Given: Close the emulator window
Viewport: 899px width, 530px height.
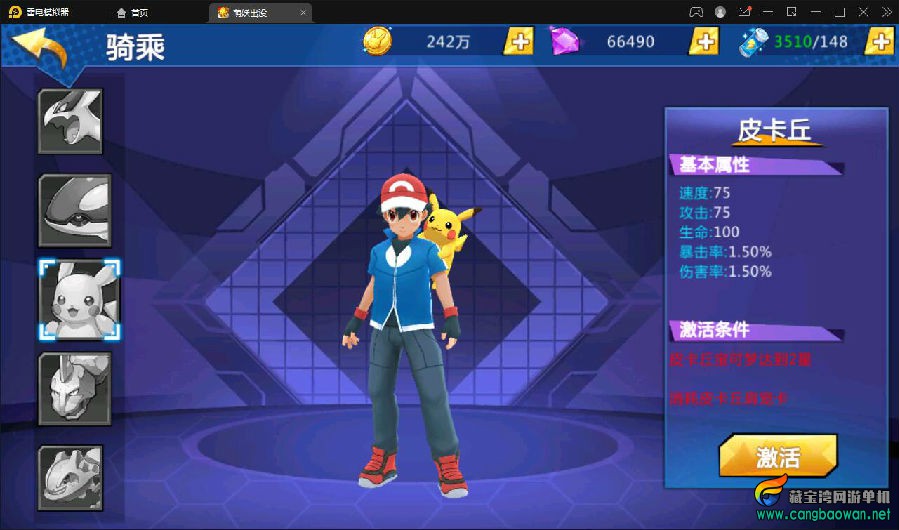Looking at the screenshot, I should [x=884, y=12].
